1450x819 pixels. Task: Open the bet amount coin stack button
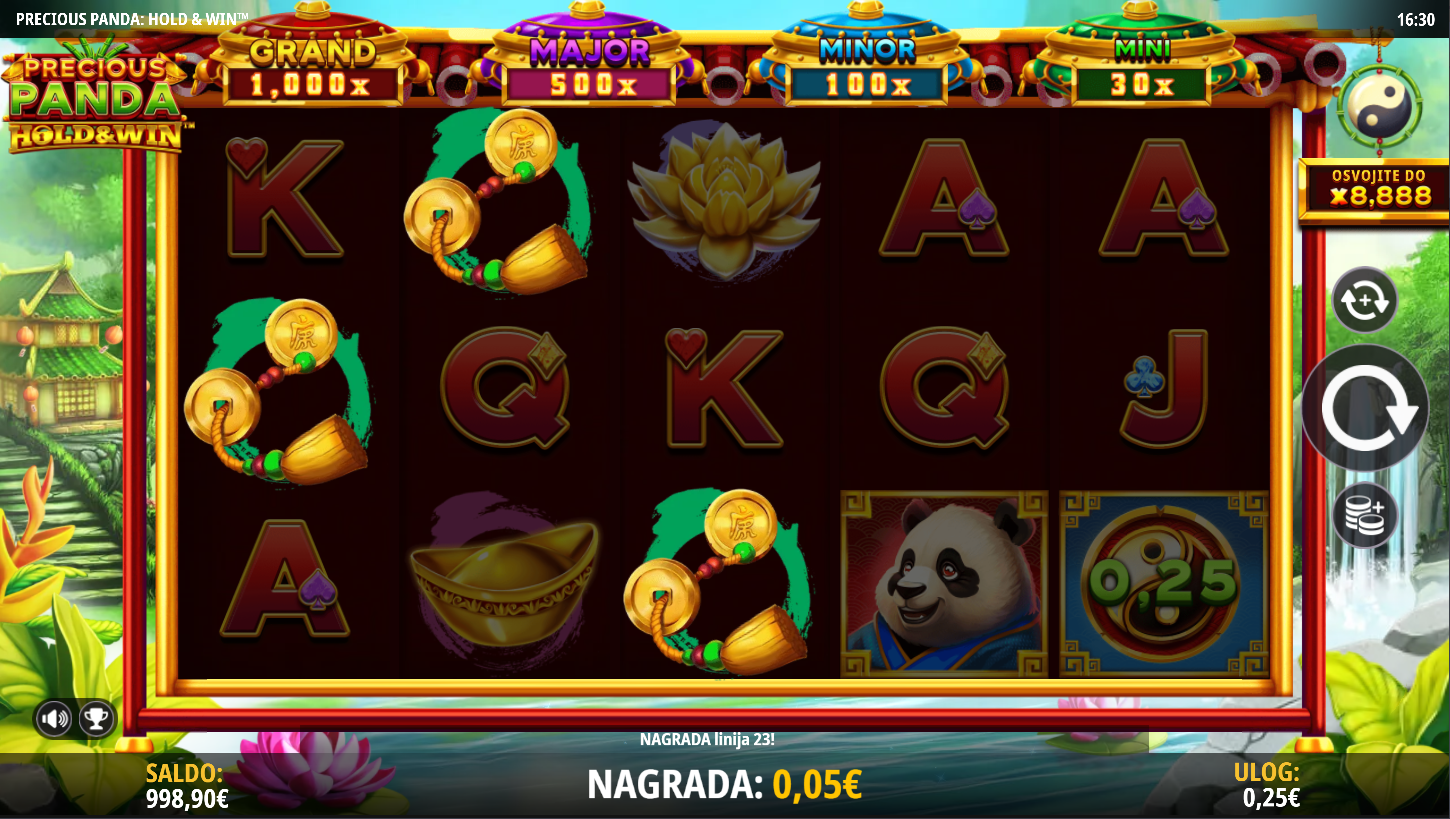coord(1364,515)
